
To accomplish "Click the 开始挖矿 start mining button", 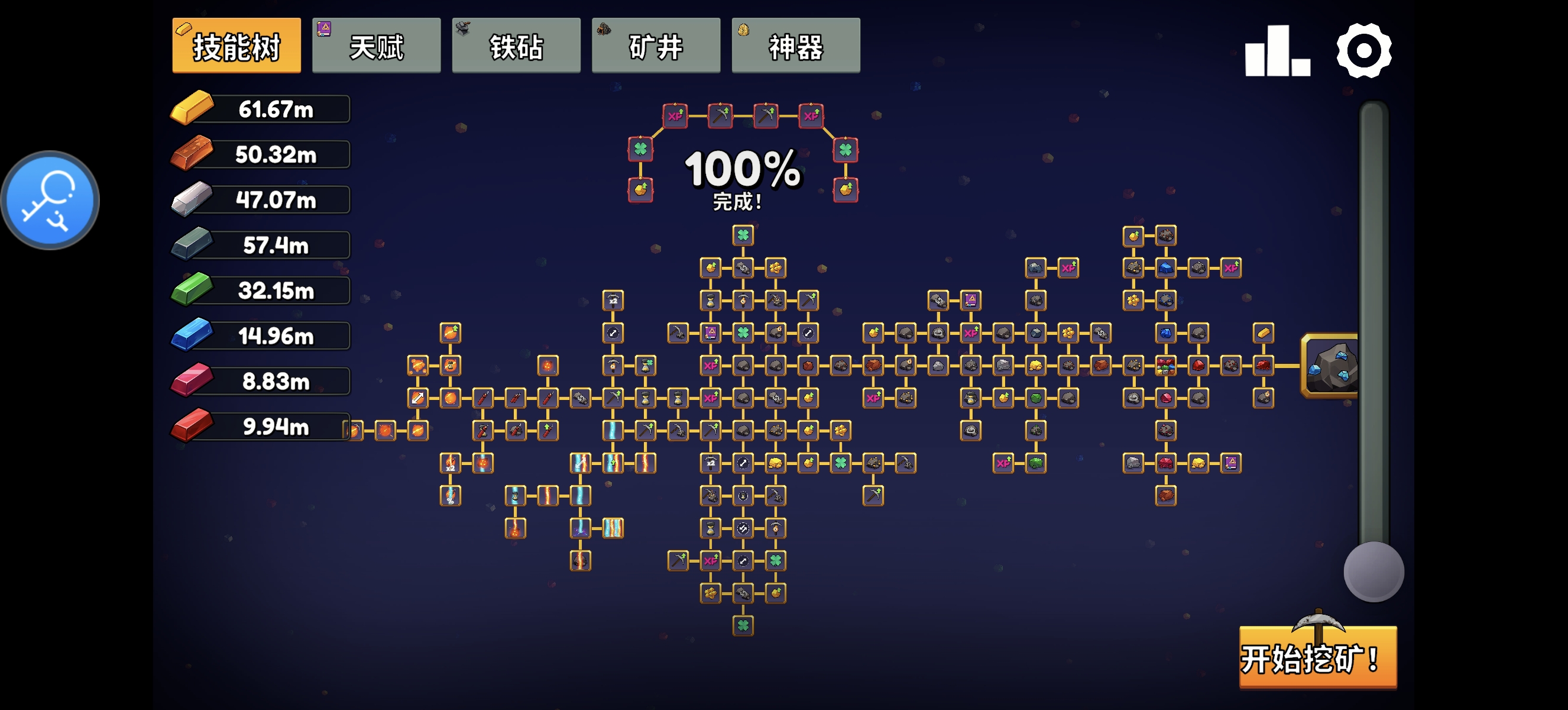I will [1318, 657].
